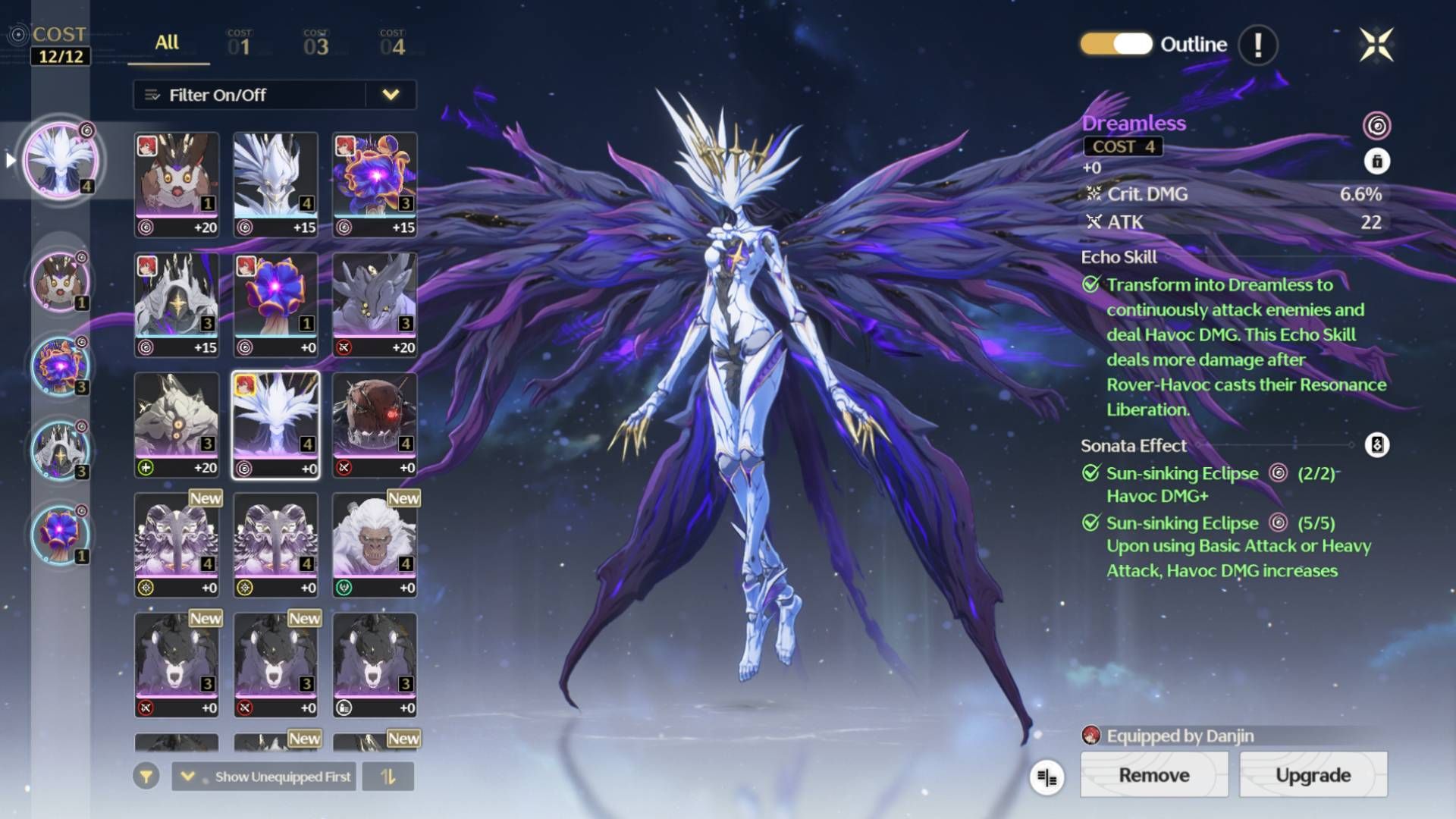Toggle the Outline switch off
1456x819 pixels.
tap(1116, 44)
